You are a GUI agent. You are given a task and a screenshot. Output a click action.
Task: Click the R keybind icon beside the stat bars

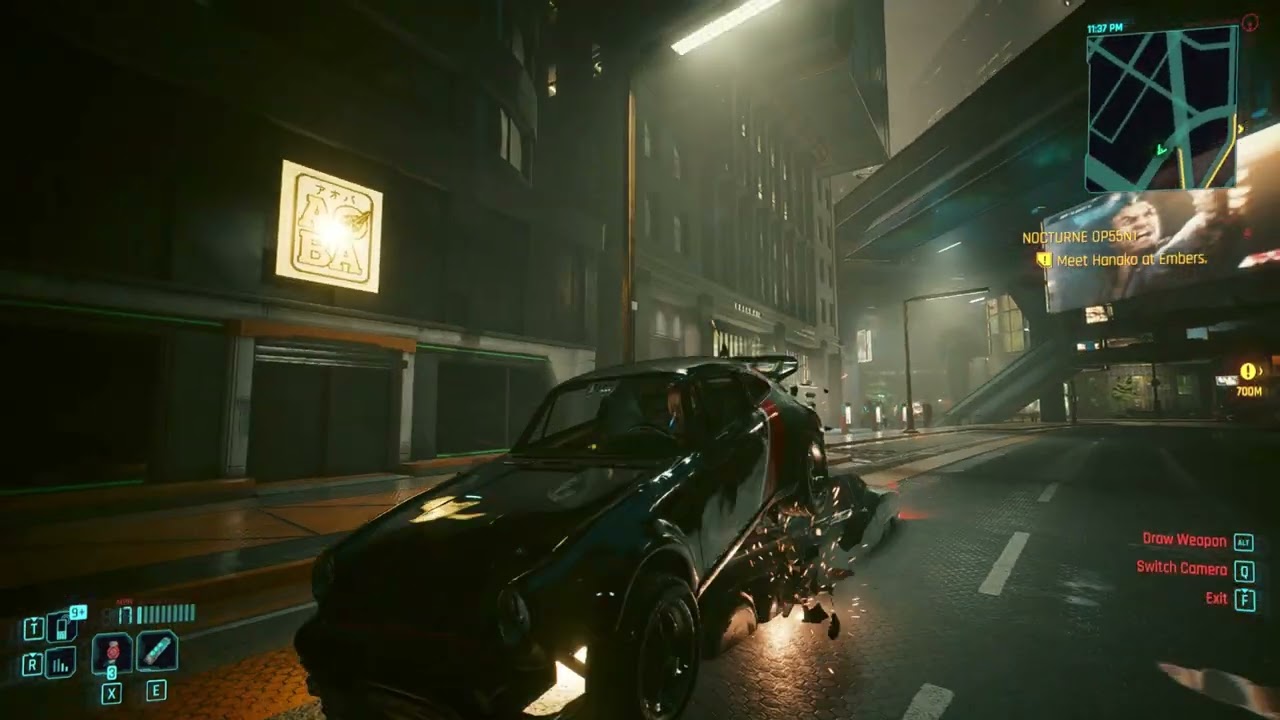click(x=32, y=663)
